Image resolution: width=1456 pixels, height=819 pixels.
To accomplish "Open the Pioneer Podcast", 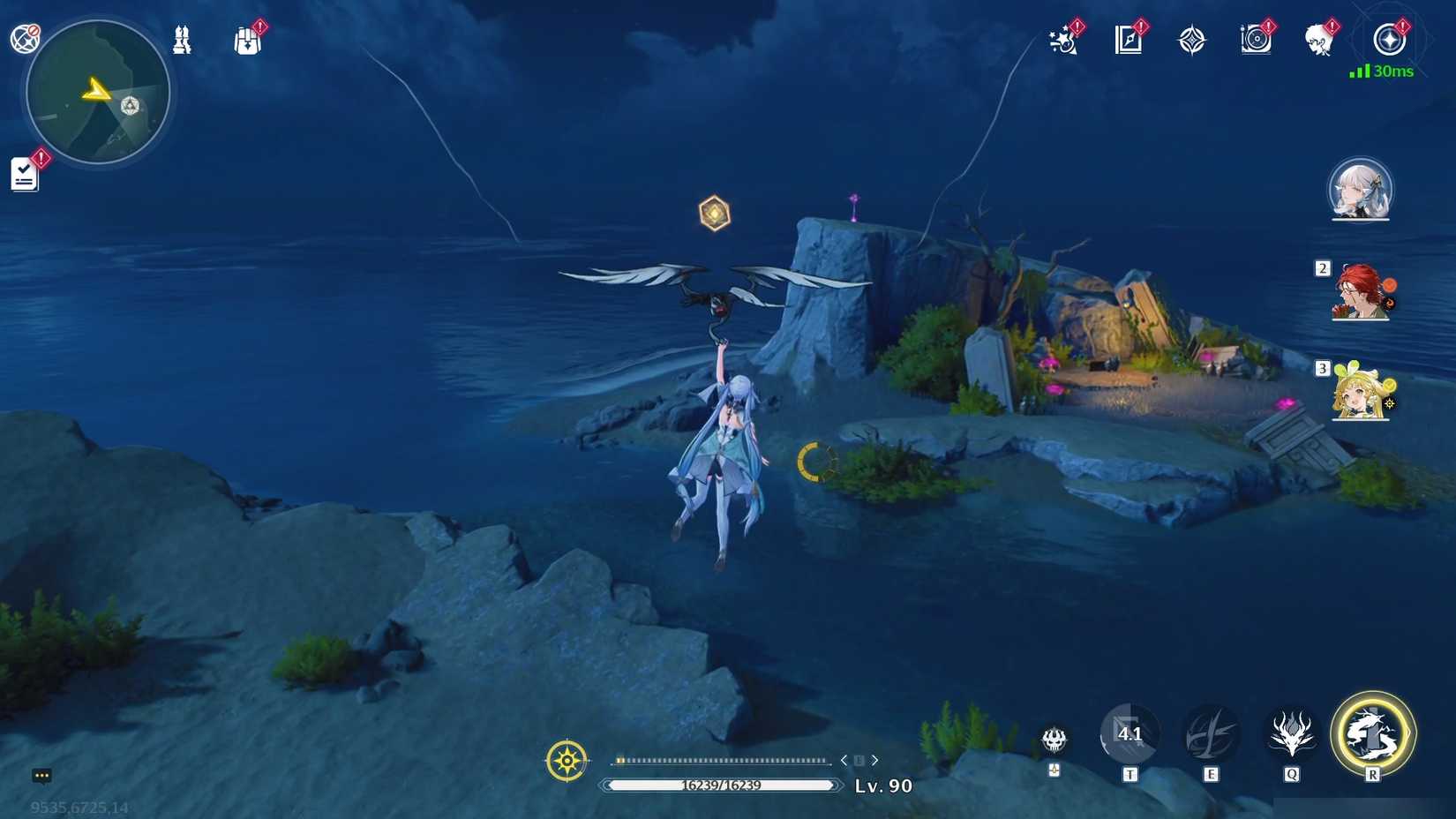I will pos(1255,39).
